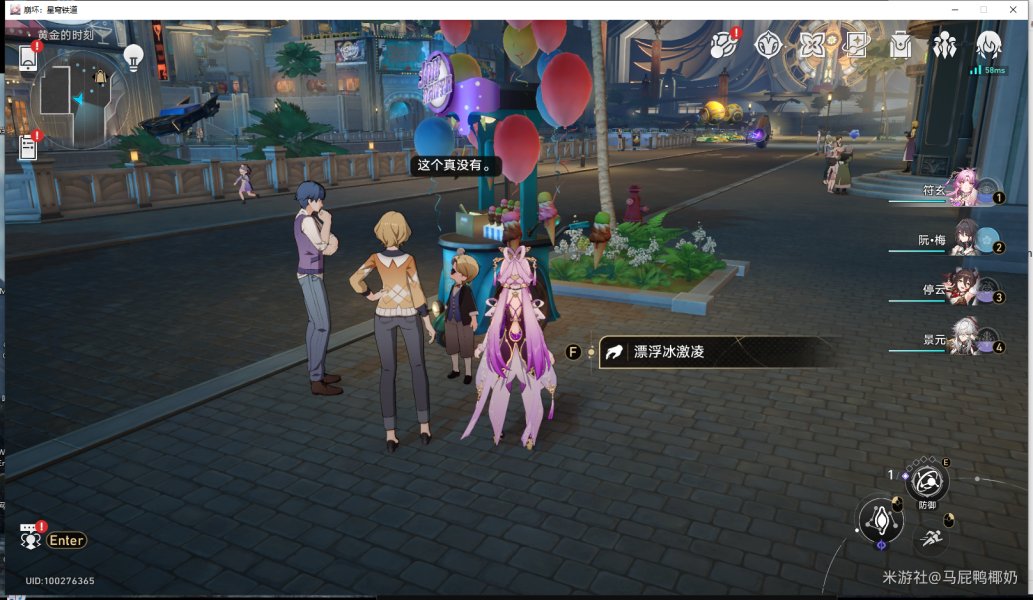Open the team setup three-figures icon
1033x600 pixels.
click(945, 46)
